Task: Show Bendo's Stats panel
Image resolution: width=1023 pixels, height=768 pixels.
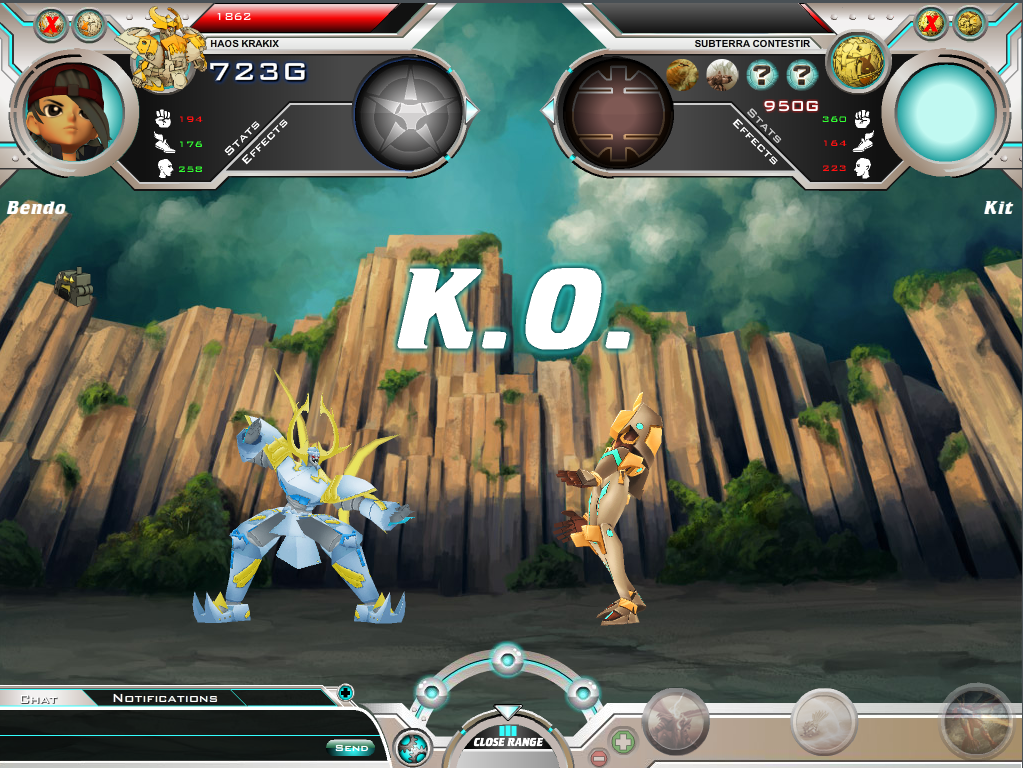Action: tap(243, 139)
